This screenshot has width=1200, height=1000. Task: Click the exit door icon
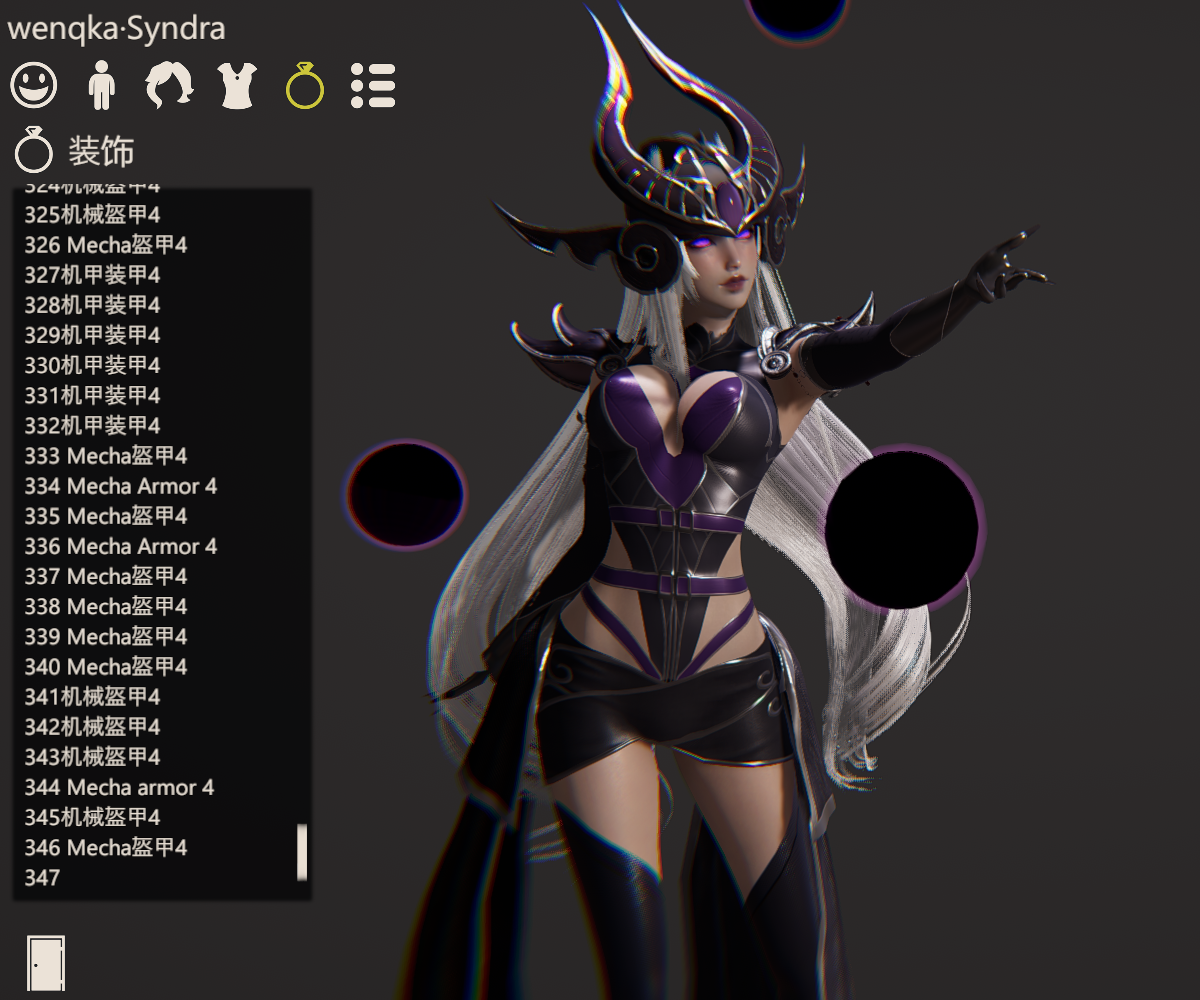click(46, 964)
